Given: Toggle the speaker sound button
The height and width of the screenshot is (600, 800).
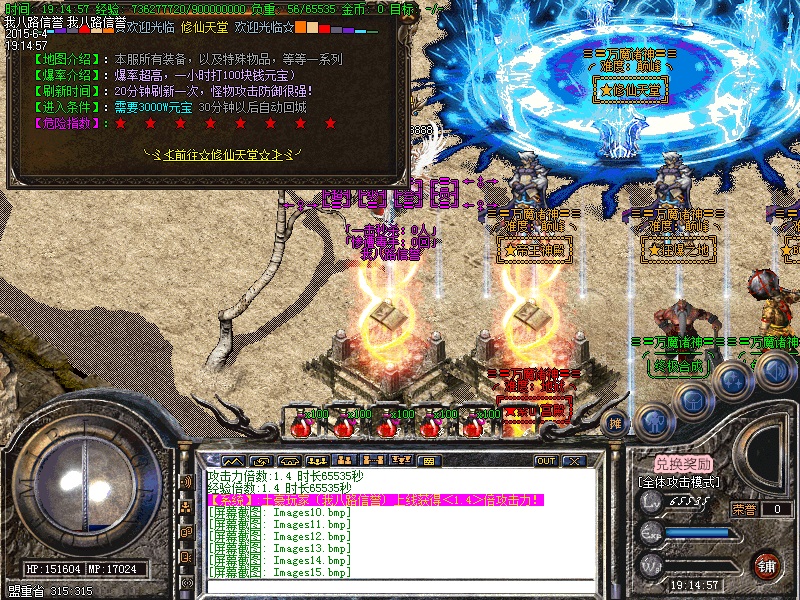Looking at the screenshot, I should coord(774,370).
